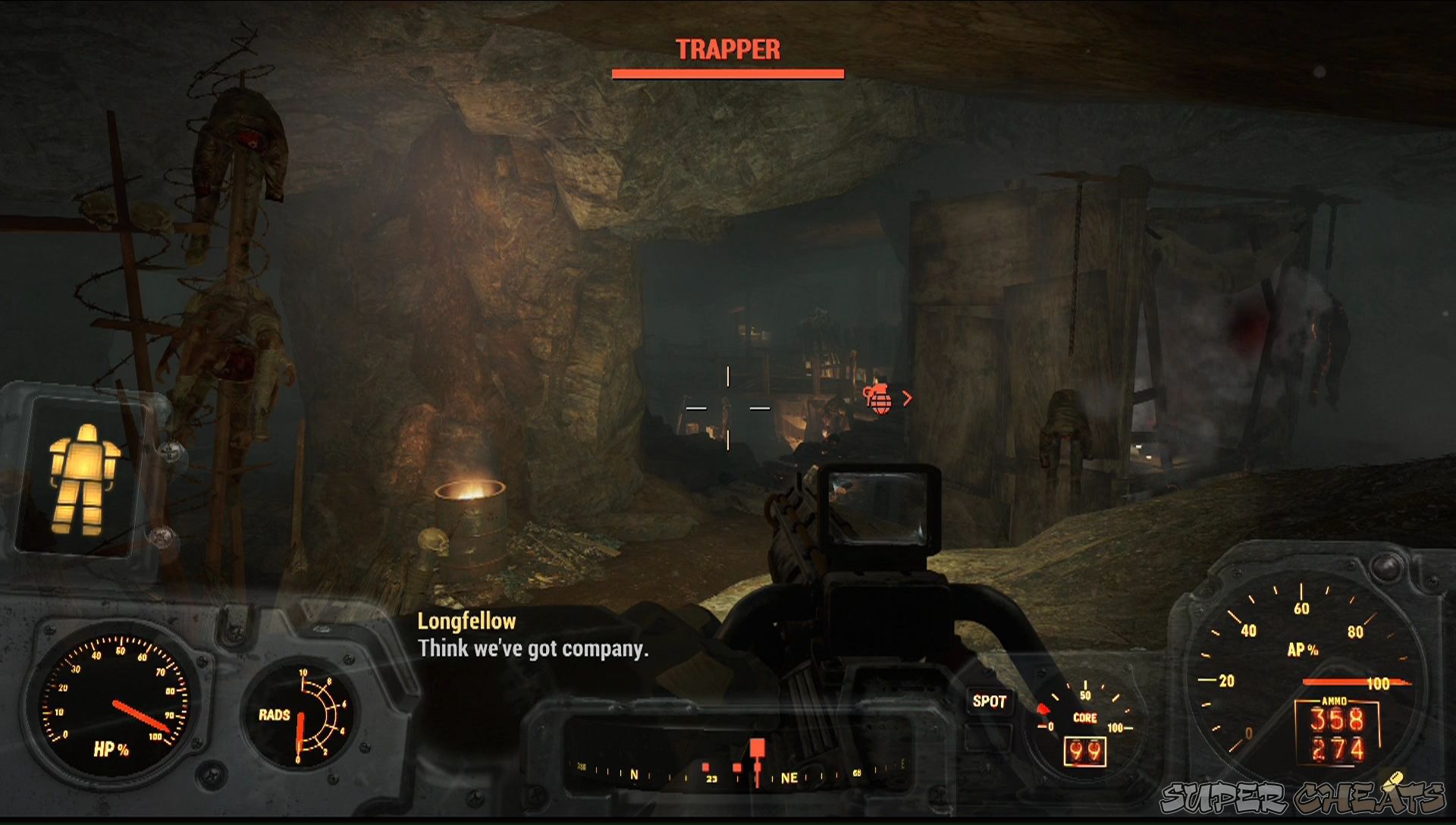
Task: Click the fusion CORE meter reading 99
Action: (x=1085, y=752)
